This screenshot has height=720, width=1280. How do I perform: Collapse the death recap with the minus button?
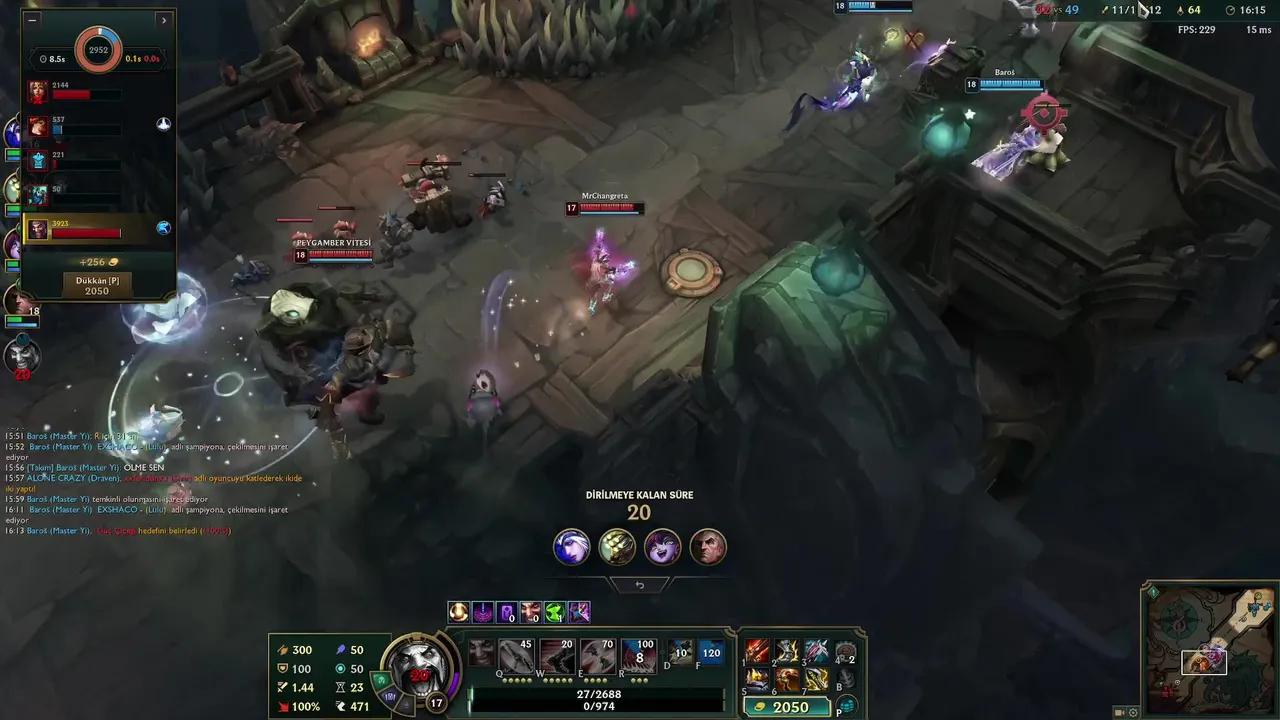pos(32,20)
